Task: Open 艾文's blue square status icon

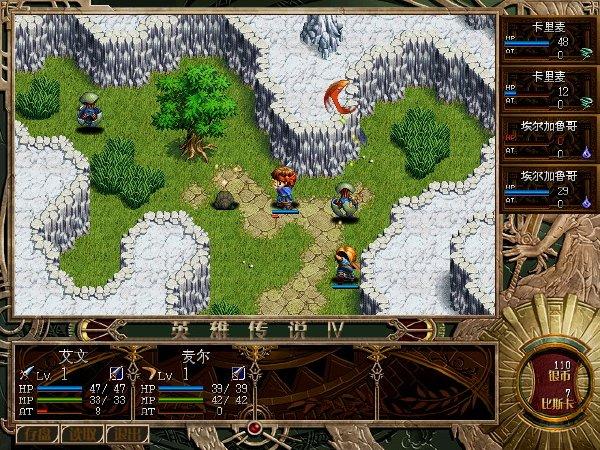Action: pyautogui.click(x=116, y=373)
